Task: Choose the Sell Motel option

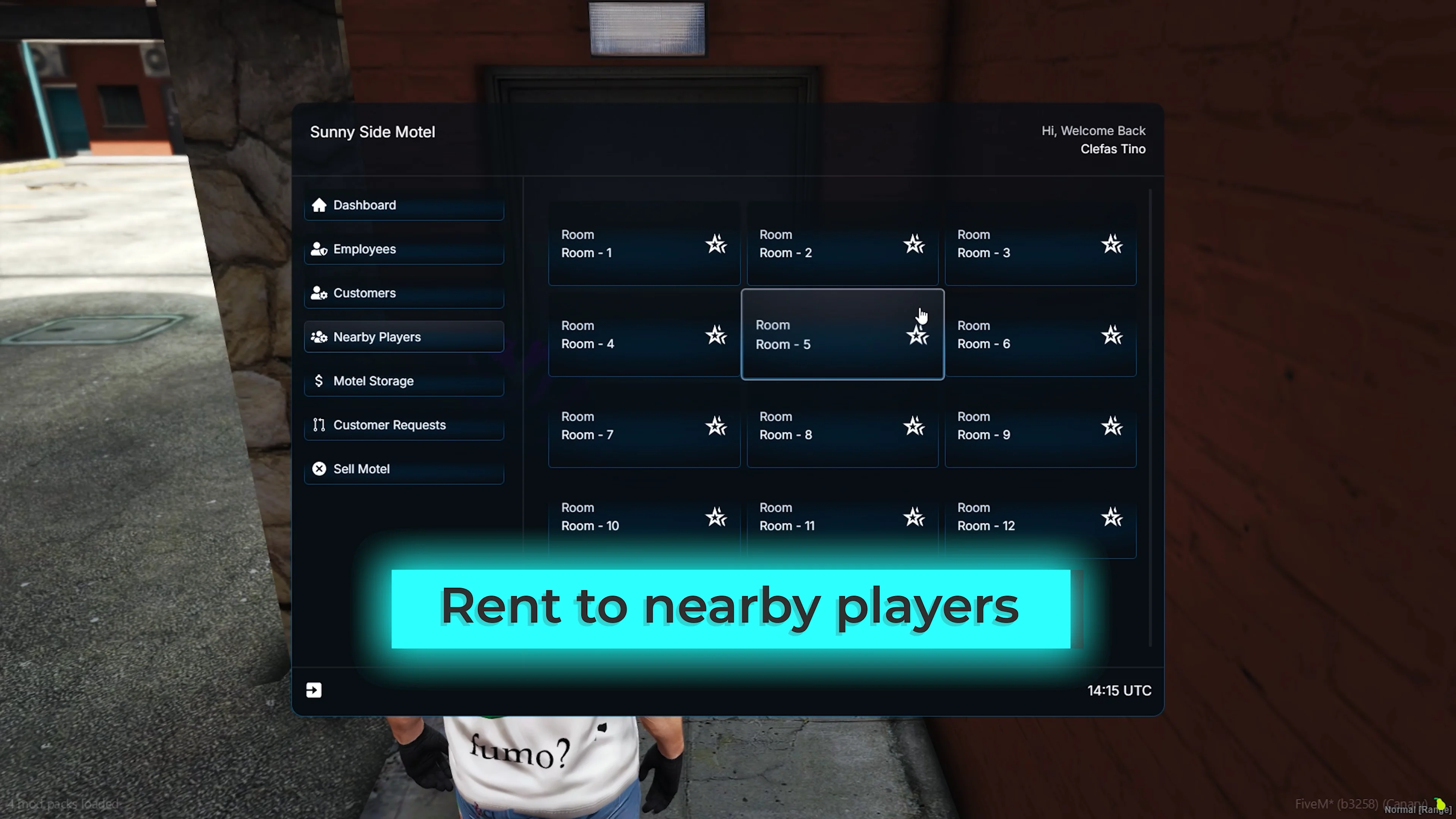Action: [x=403, y=469]
